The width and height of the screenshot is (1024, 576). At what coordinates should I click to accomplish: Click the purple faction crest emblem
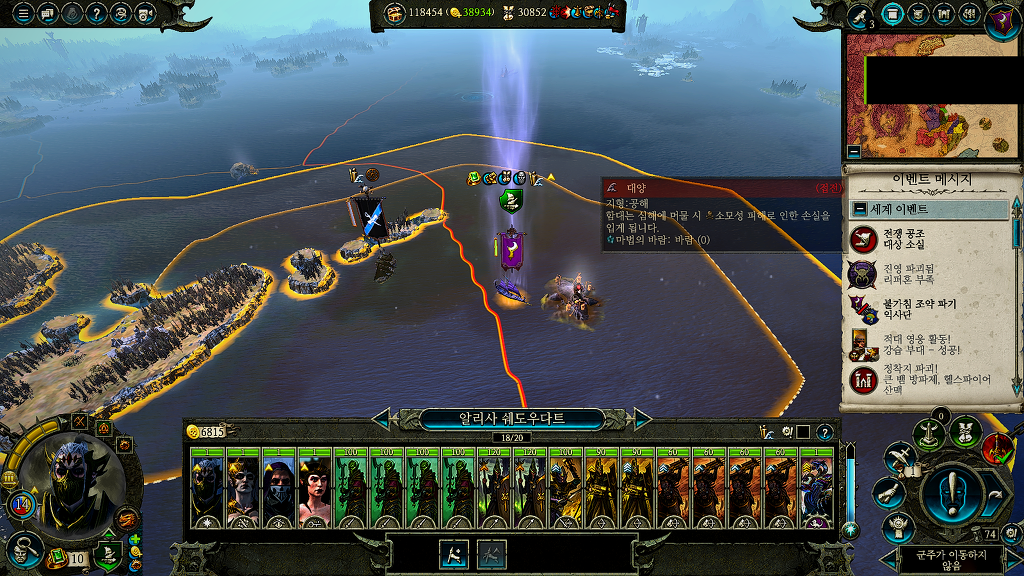tap(1002, 18)
